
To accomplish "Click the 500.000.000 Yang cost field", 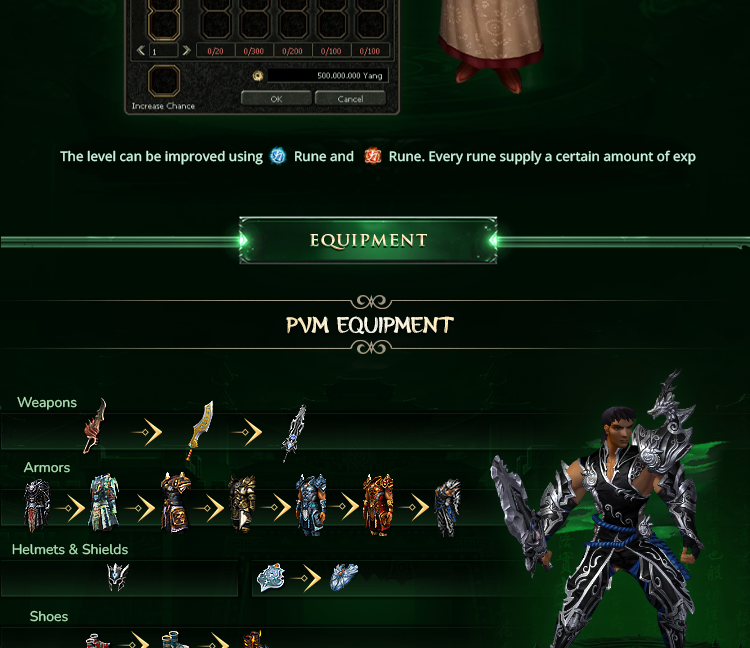I will point(326,76).
